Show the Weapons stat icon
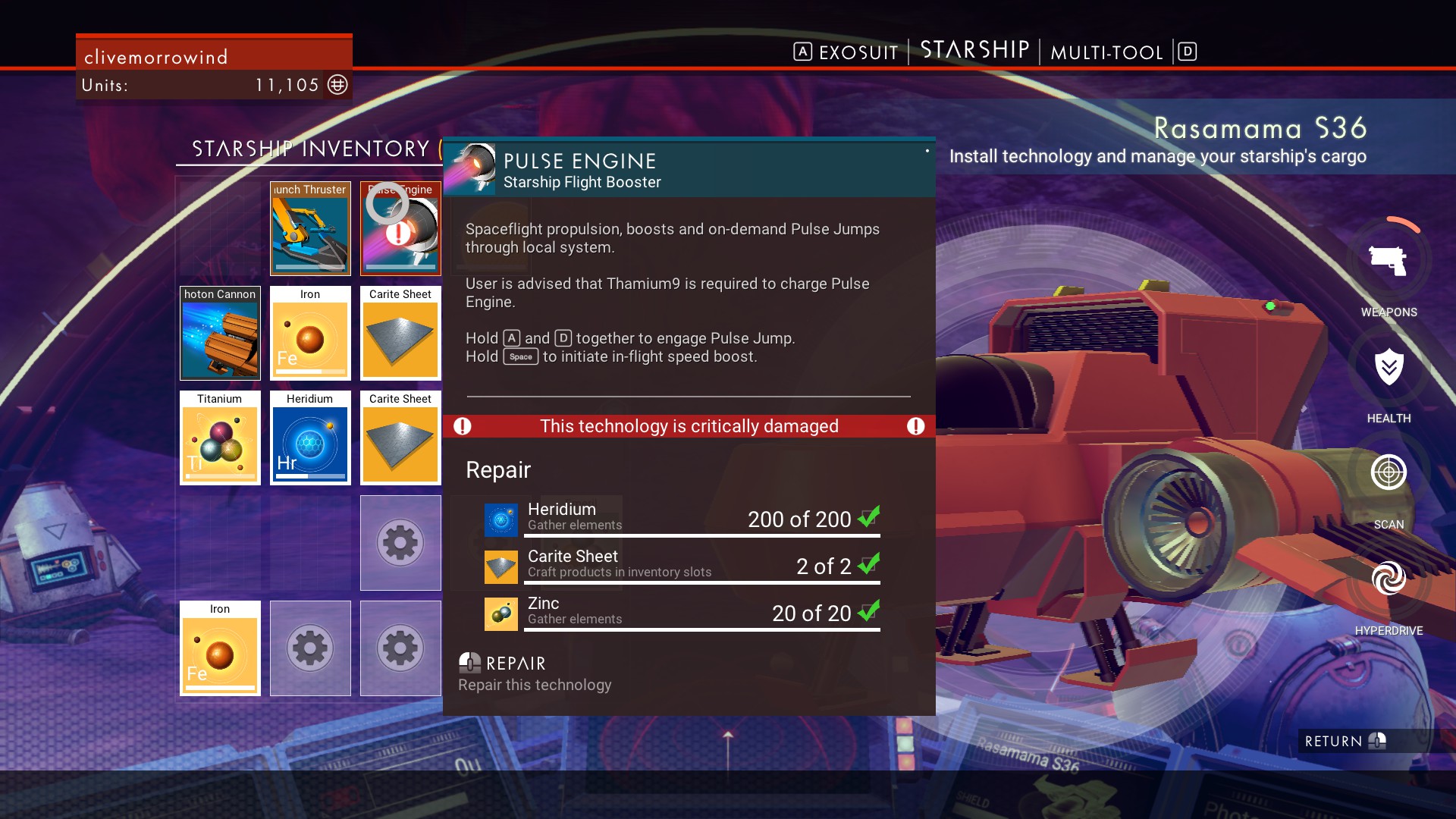The height and width of the screenshot is (819, 1456). point(1389,262)
